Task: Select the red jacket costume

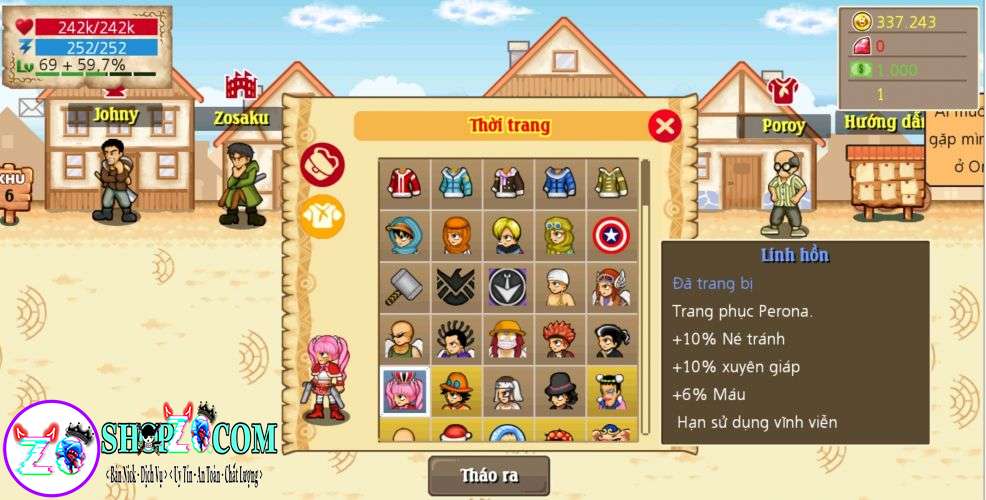Action: (x=404, y=181)
